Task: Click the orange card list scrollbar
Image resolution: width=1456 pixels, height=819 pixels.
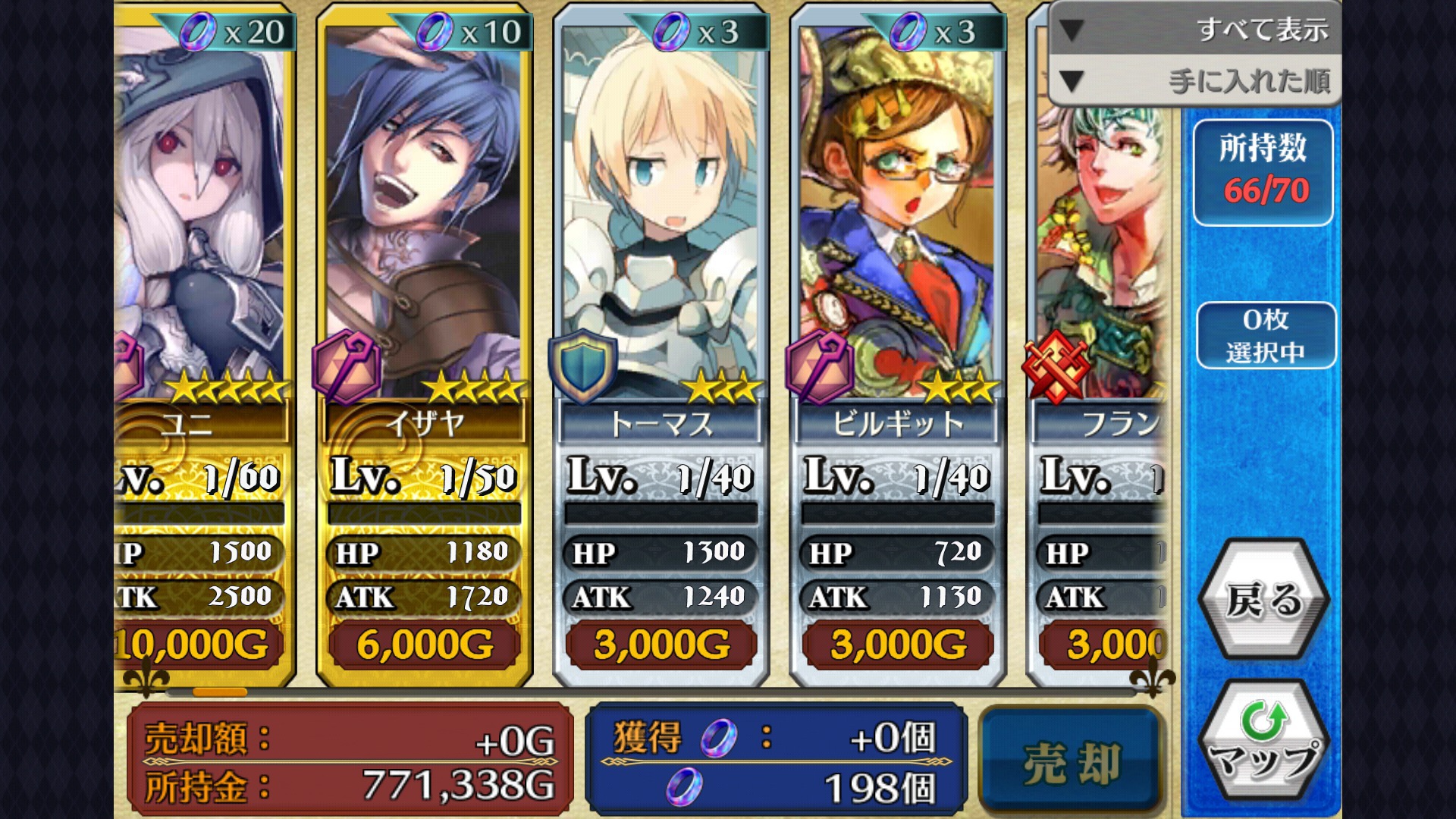Action: click(x=220, y=692)
